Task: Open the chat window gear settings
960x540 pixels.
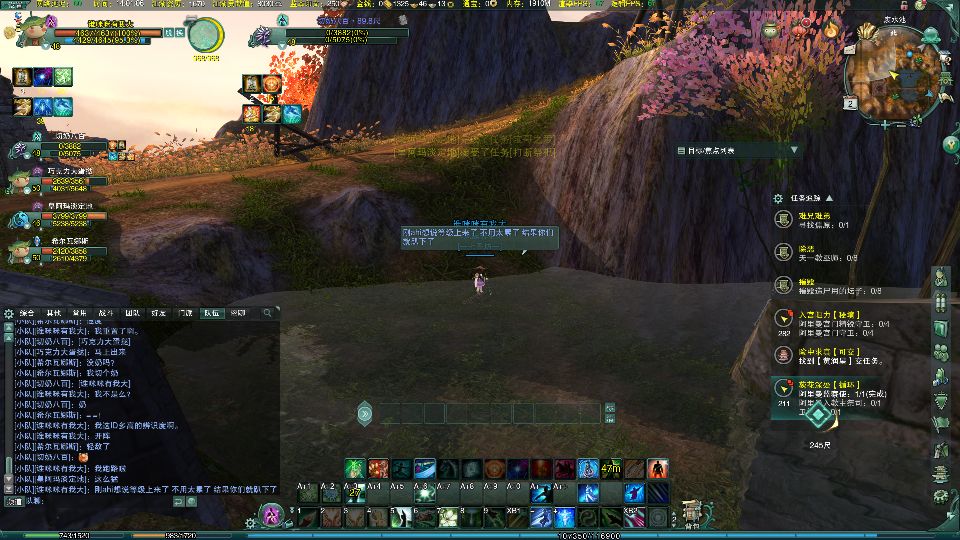Action: click(8, 313)
